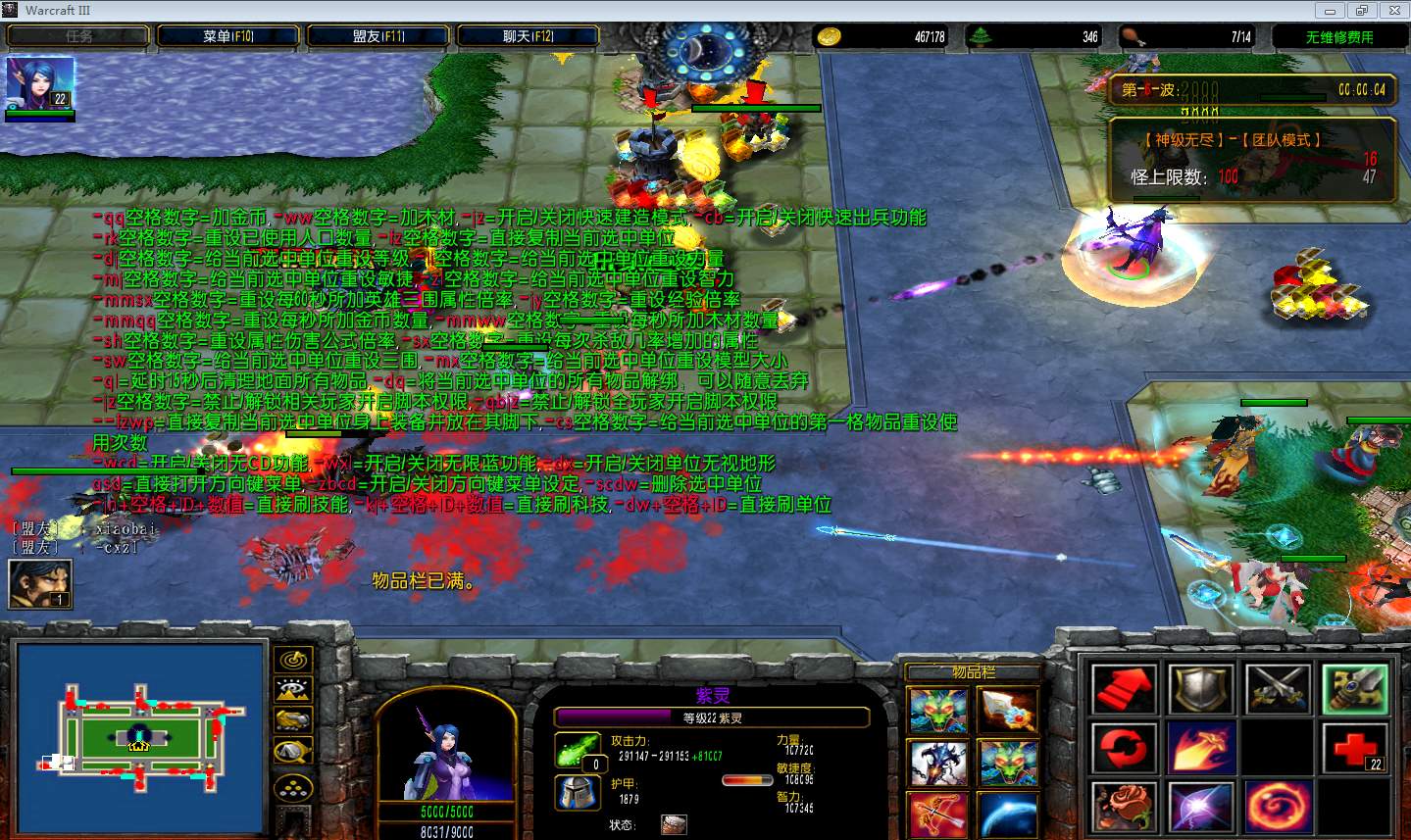Open the 盟友 (F11) allies panel
The width and height of the screenshot is (1411, 840).
click(x=378, y=36)
